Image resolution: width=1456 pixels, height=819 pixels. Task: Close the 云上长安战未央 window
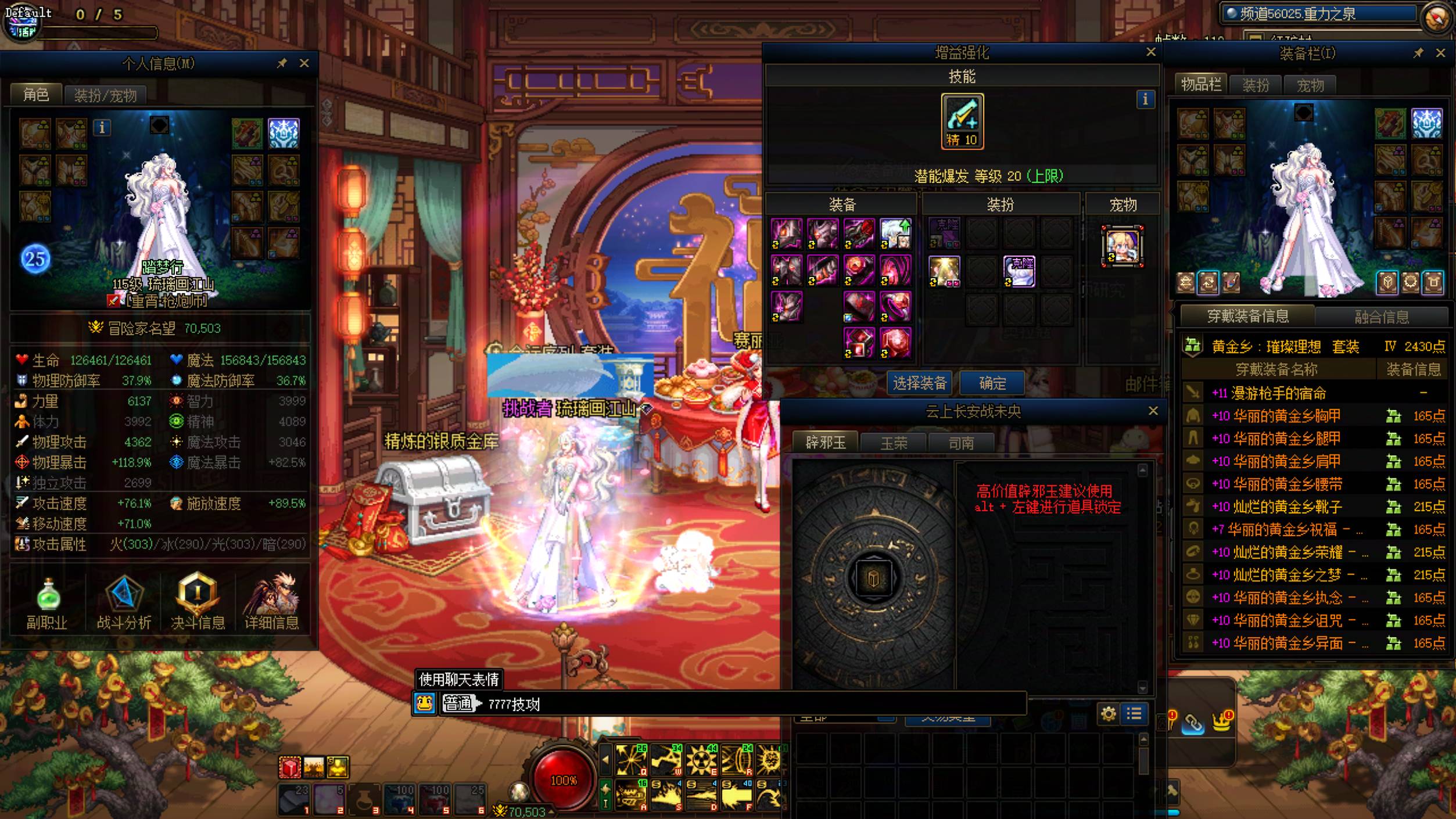[1153, 411]
